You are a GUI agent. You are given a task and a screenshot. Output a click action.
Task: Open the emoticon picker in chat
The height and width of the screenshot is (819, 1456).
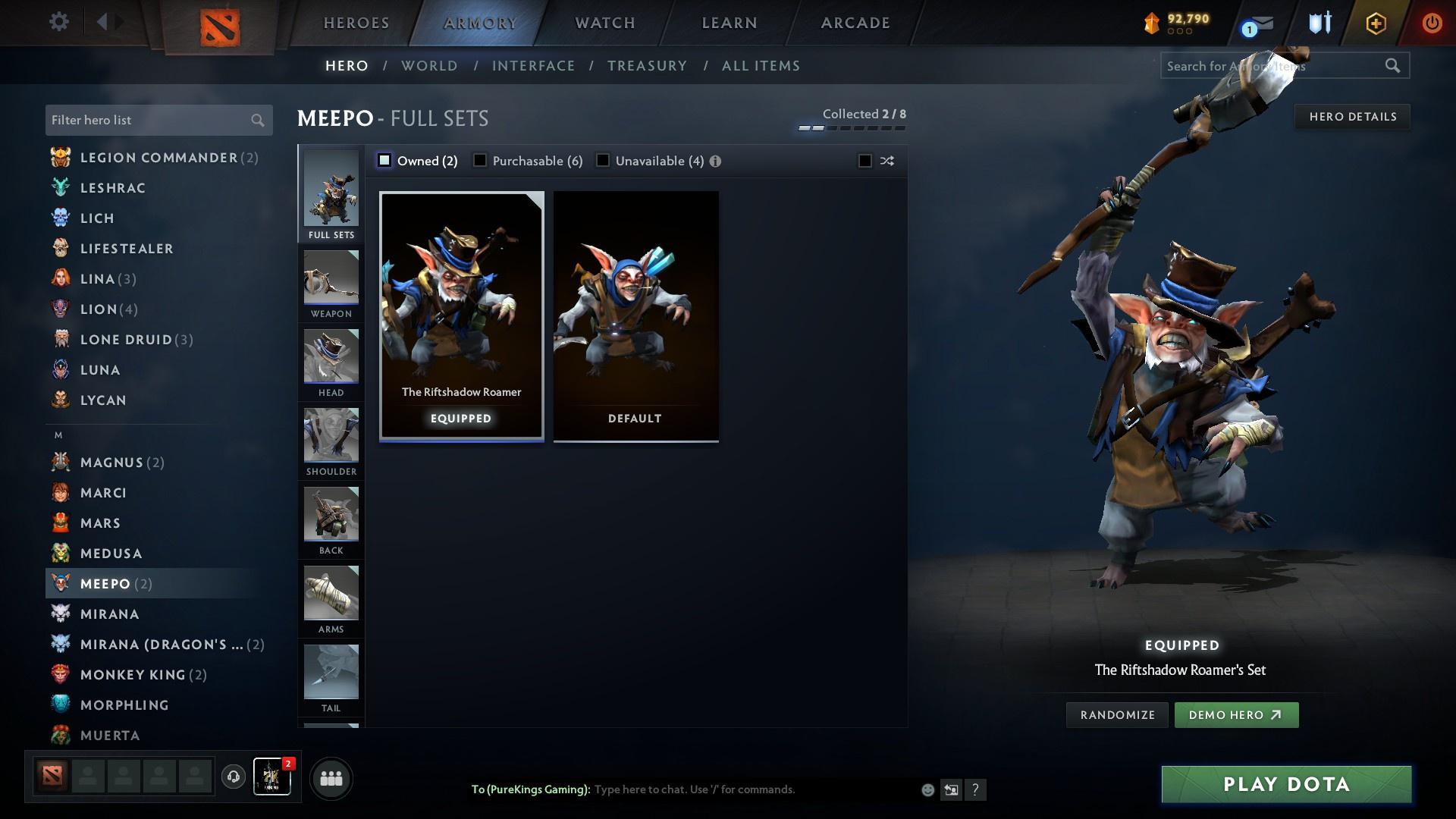click(927, 789)
